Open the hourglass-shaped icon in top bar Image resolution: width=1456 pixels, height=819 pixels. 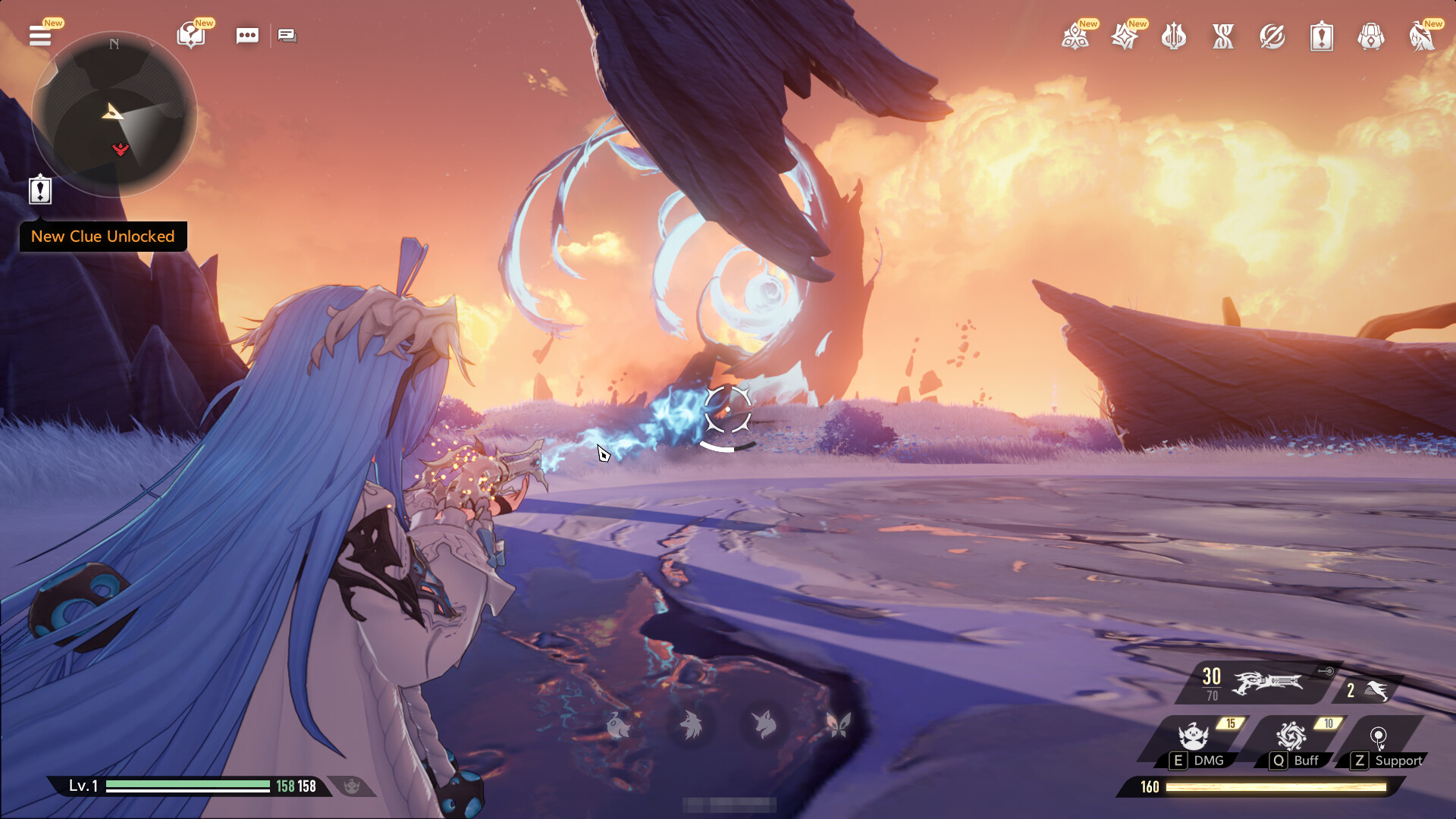click(1223, 36)
